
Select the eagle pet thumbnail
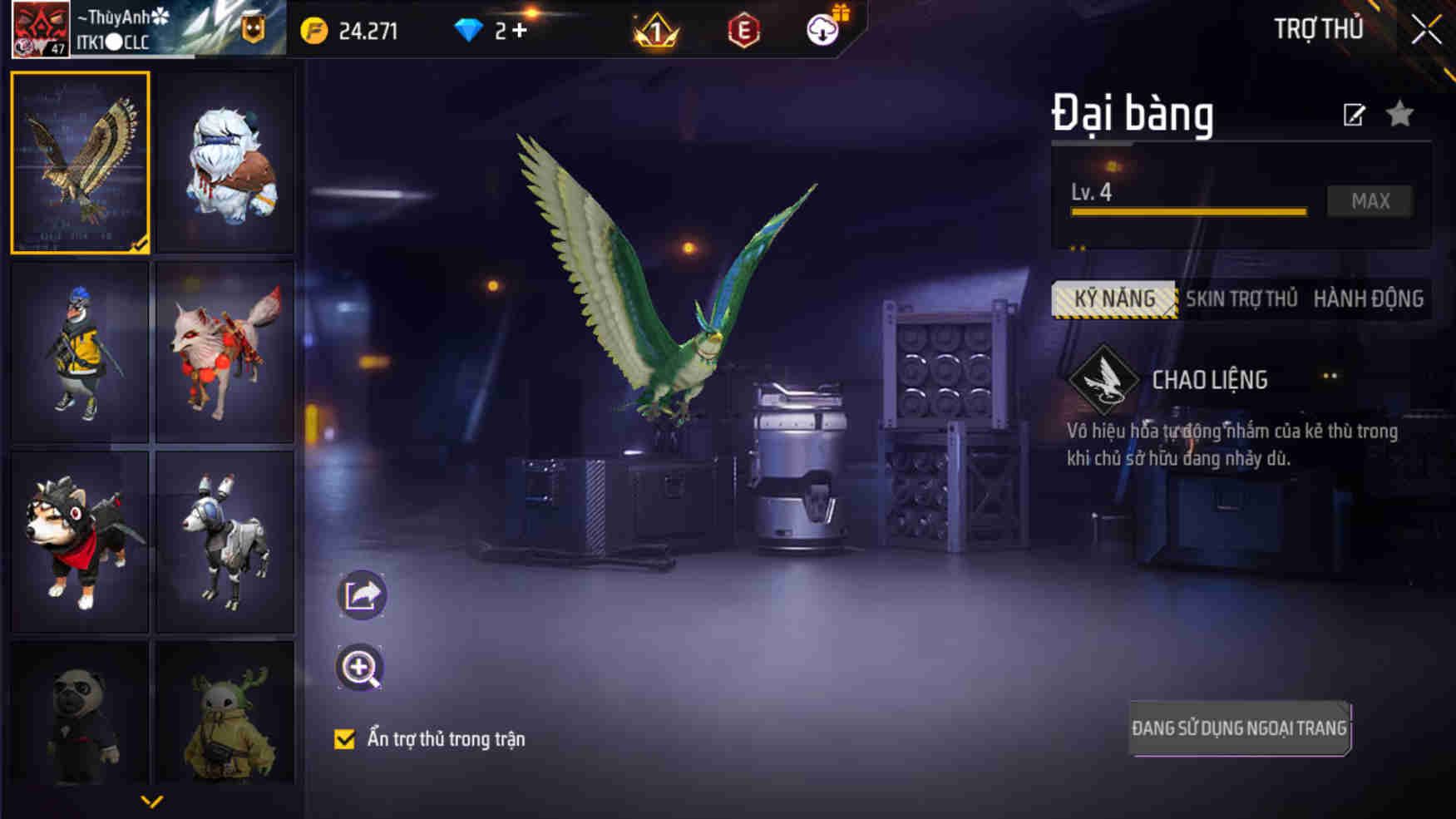pyautogui.click(x=81, y=162)
